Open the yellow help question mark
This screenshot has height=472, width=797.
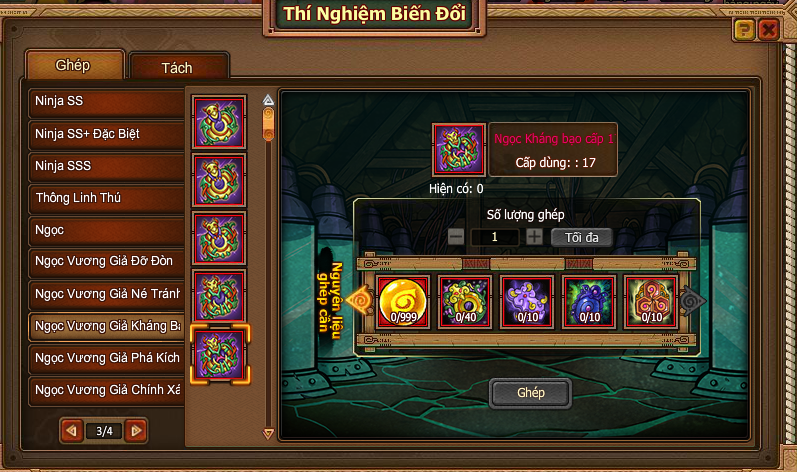743,30
